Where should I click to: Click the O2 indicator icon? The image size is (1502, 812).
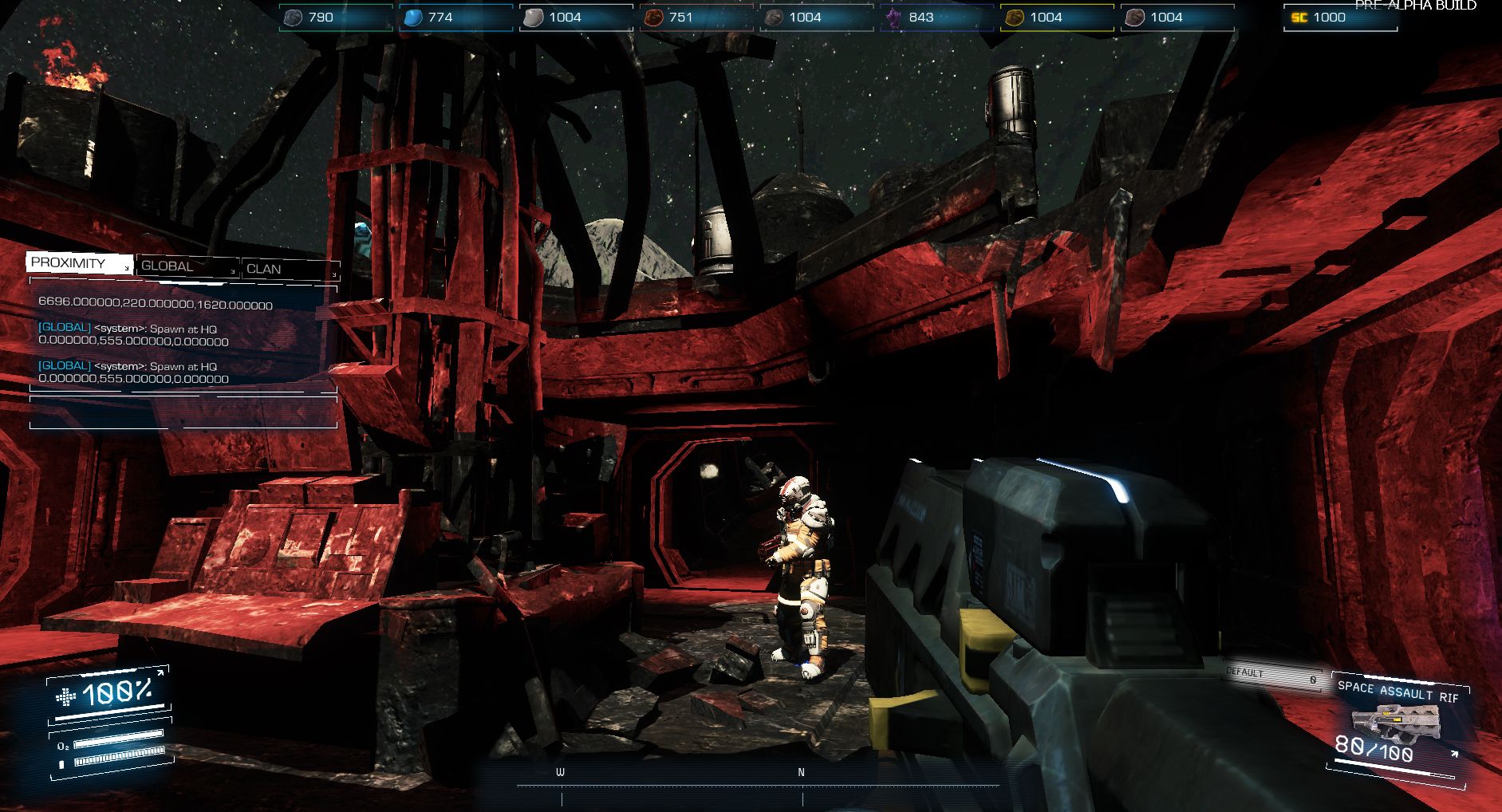pyautogui.click(x=64, y=746)
